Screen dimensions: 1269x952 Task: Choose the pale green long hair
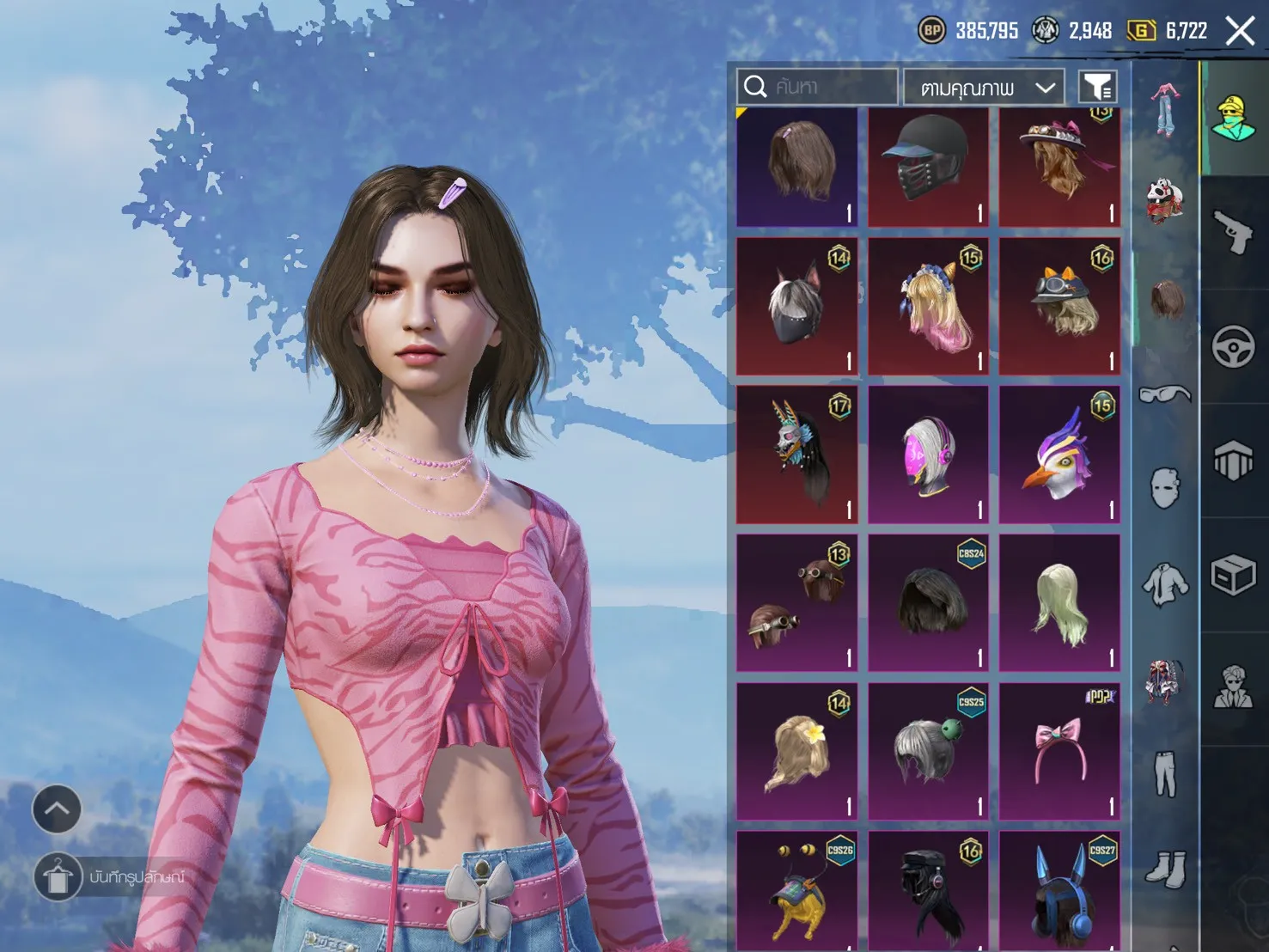1059,602
